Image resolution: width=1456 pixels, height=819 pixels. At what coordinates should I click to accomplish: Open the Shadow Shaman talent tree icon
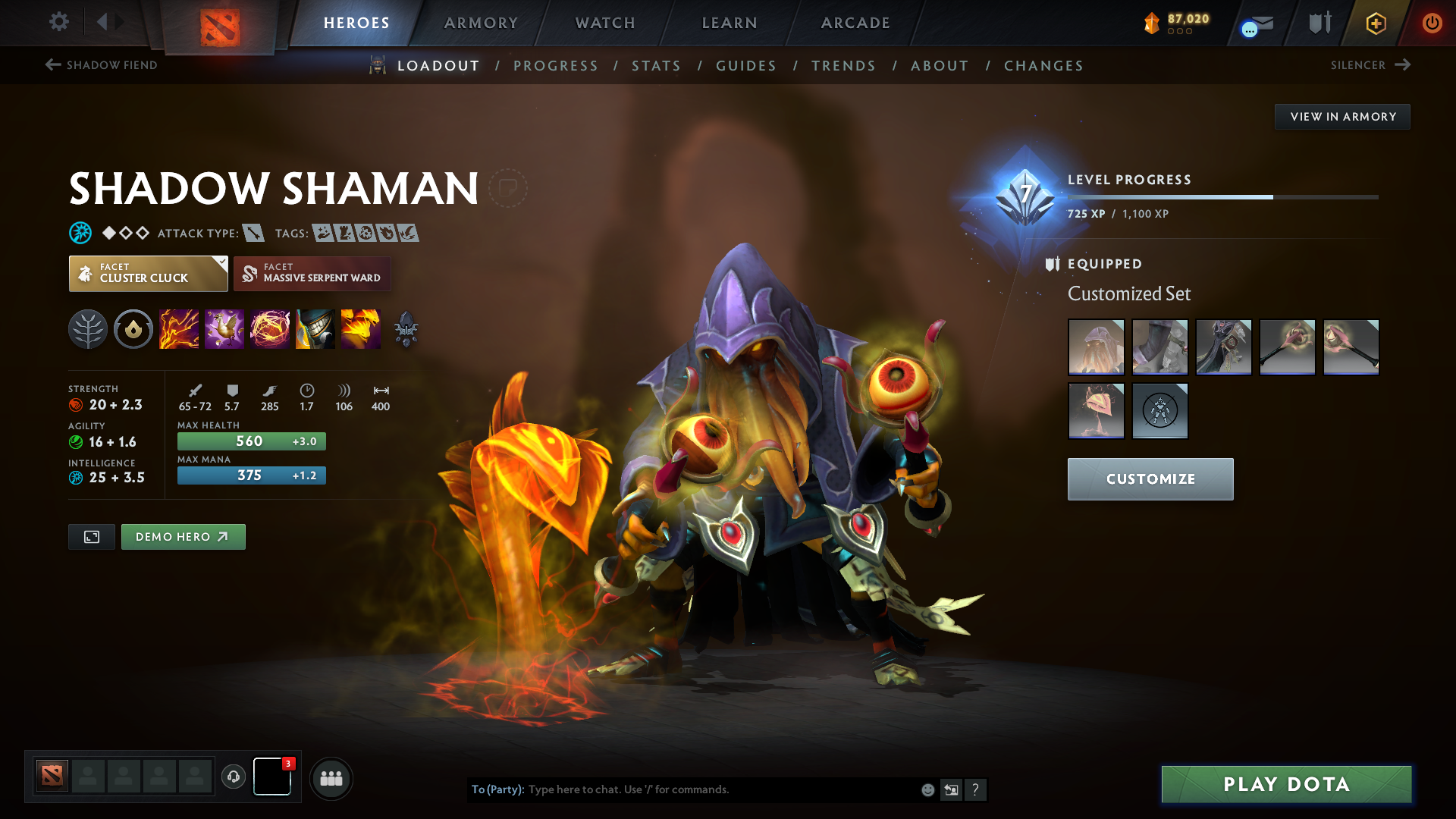coord(87,329)
